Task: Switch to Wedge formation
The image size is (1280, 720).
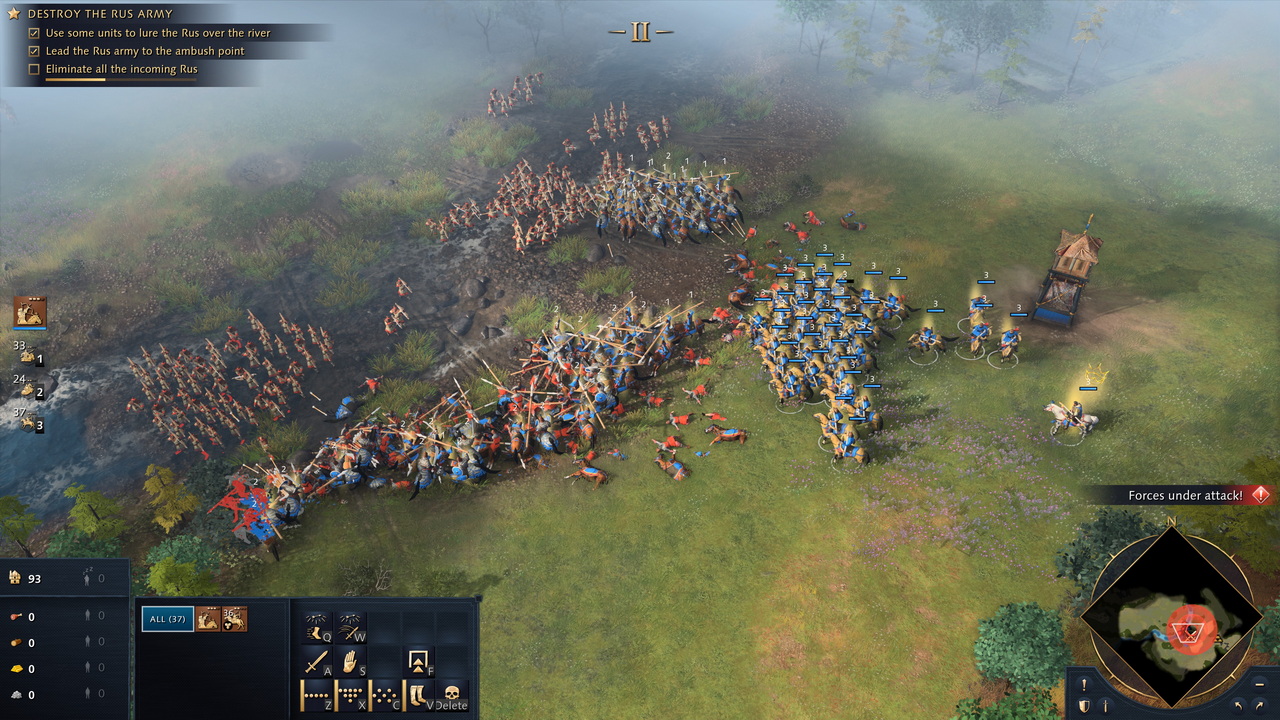Action: pos(350,694)
